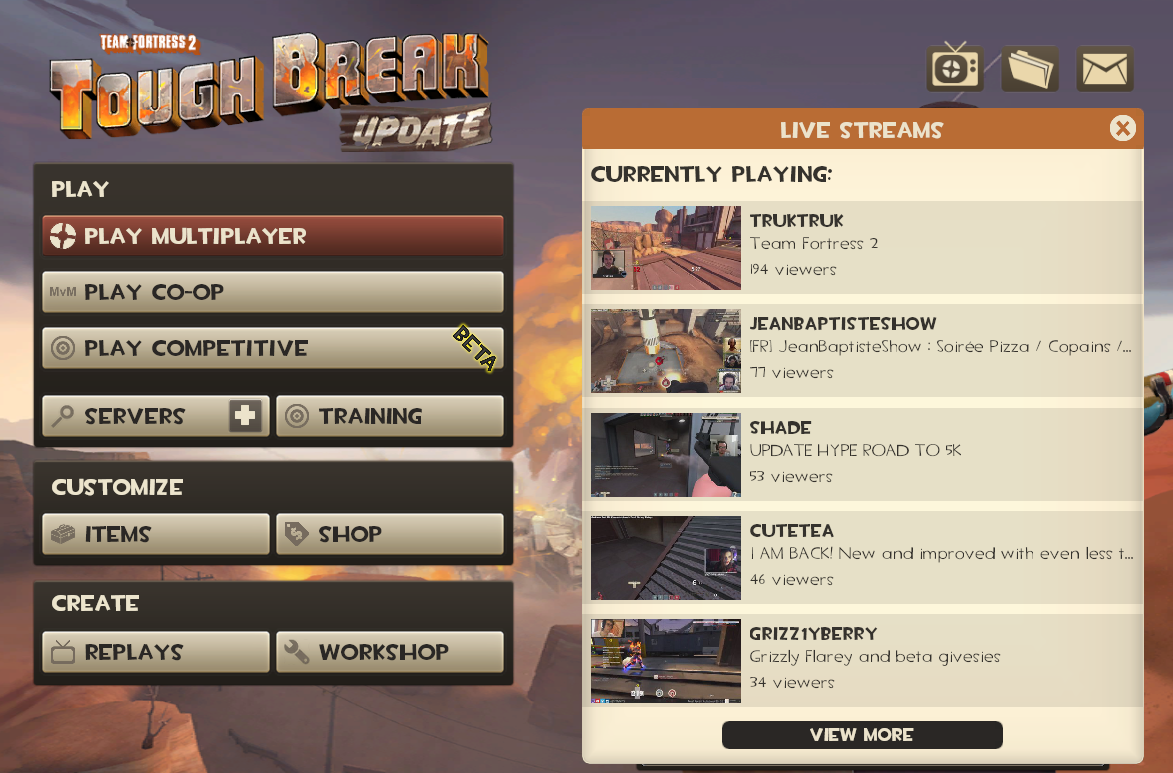The width and height of the screenshot is (1173, 773).
Task: Open the Replays browser
Action: pos(156,652)
